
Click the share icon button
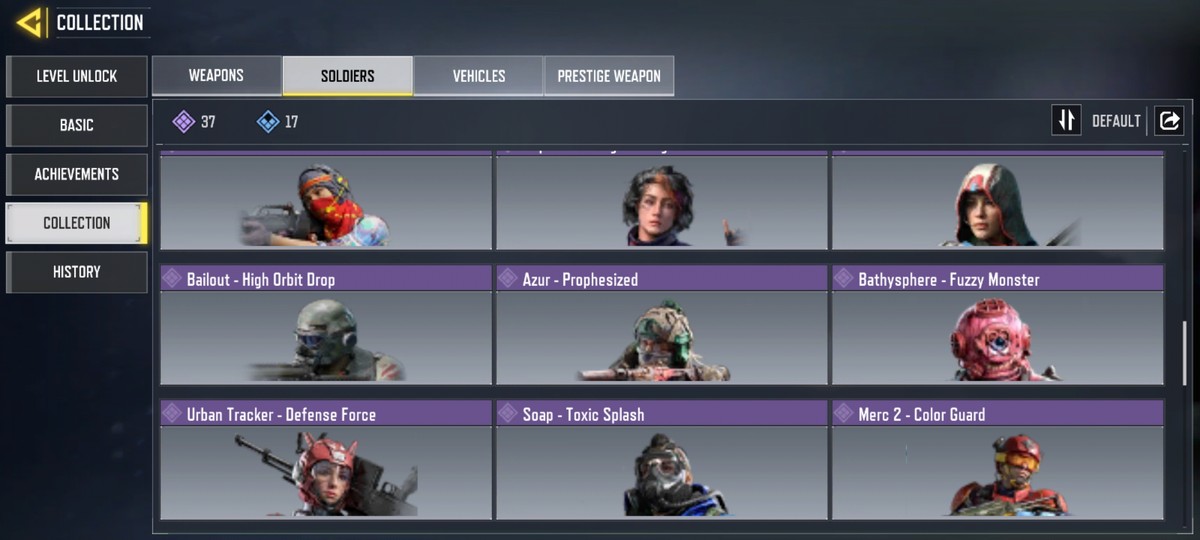[1168, 121]
